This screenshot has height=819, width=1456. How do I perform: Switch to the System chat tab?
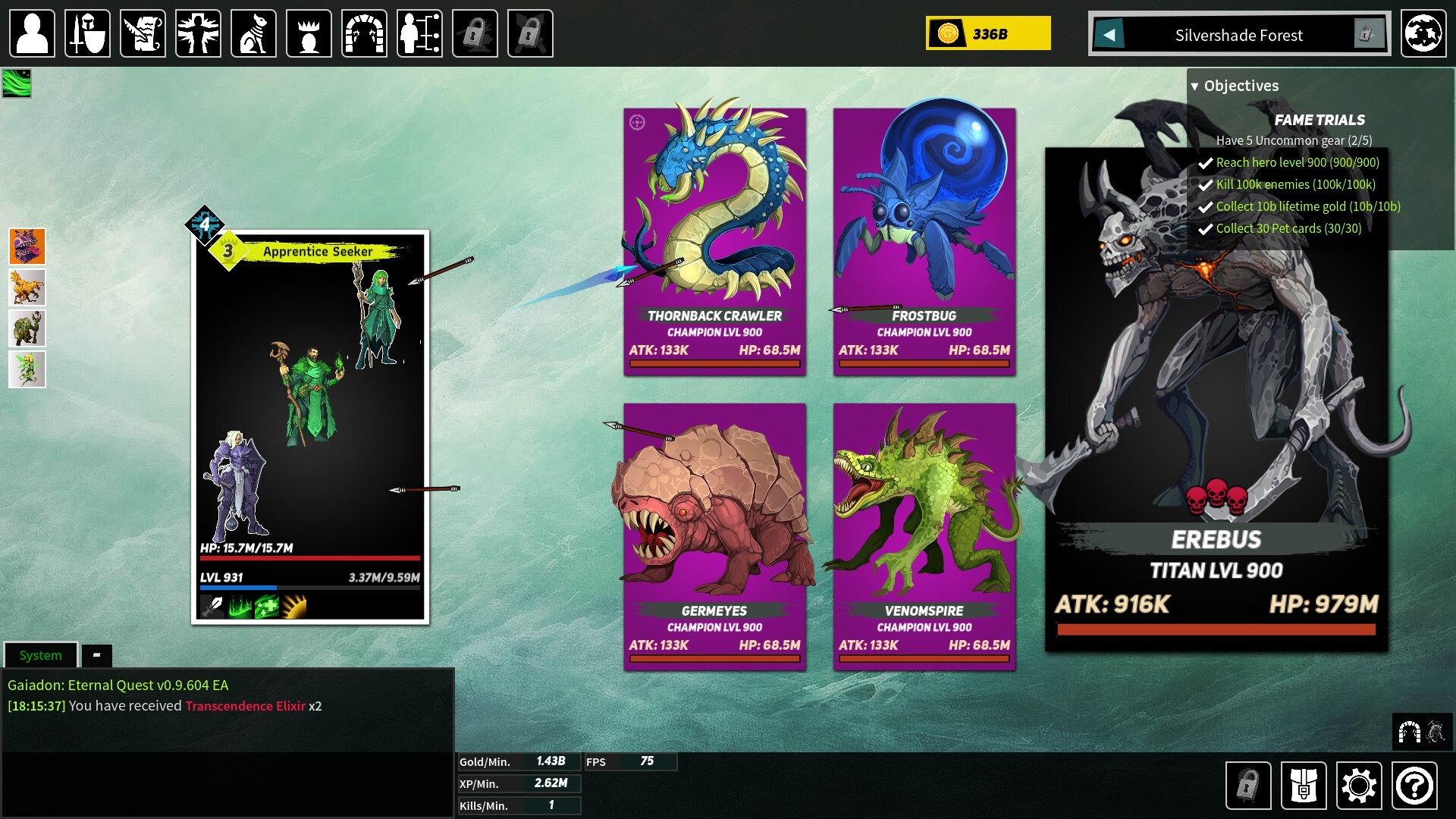41,655
